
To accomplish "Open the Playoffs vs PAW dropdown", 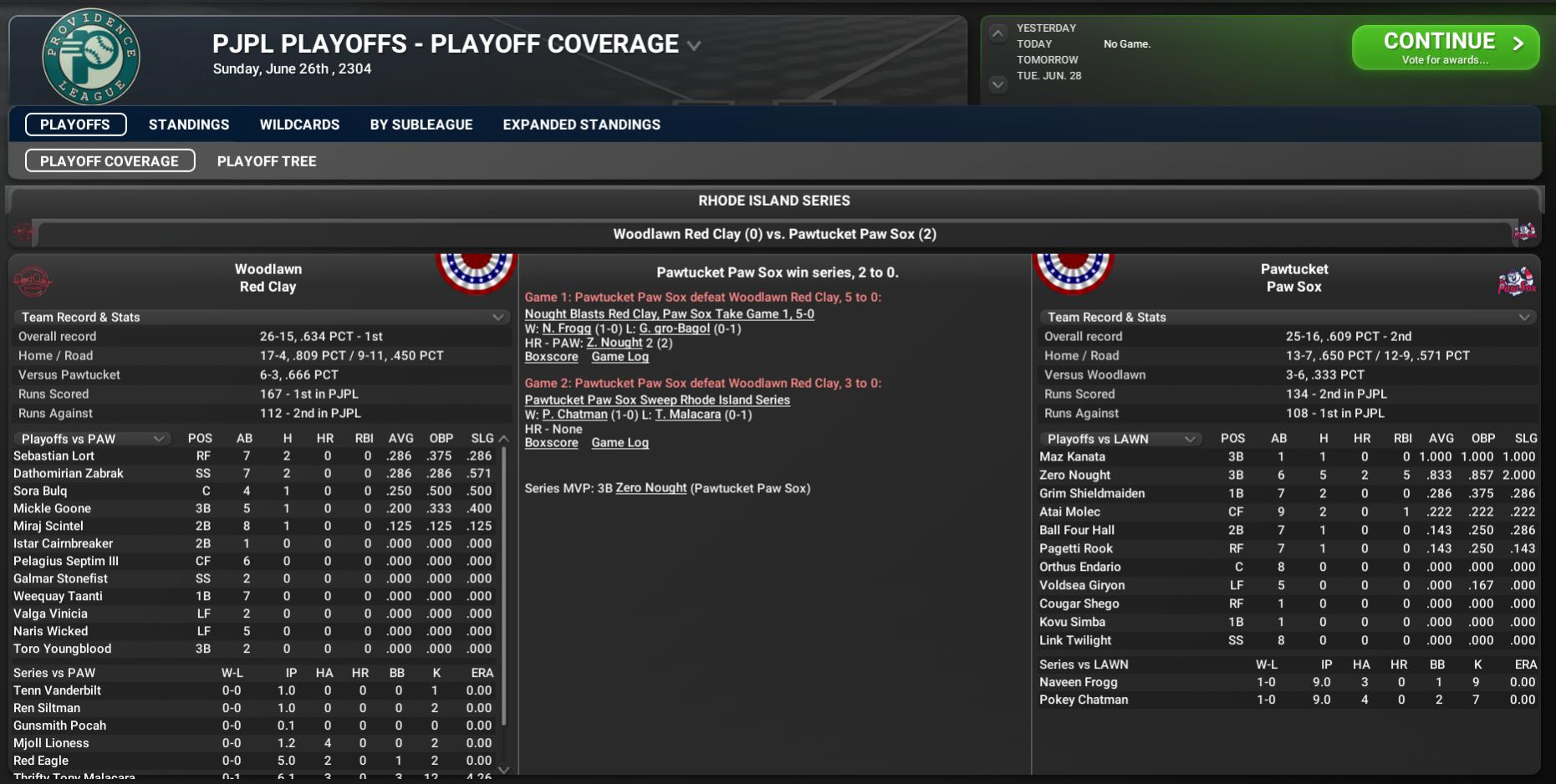I will click(x=92, y=439).
